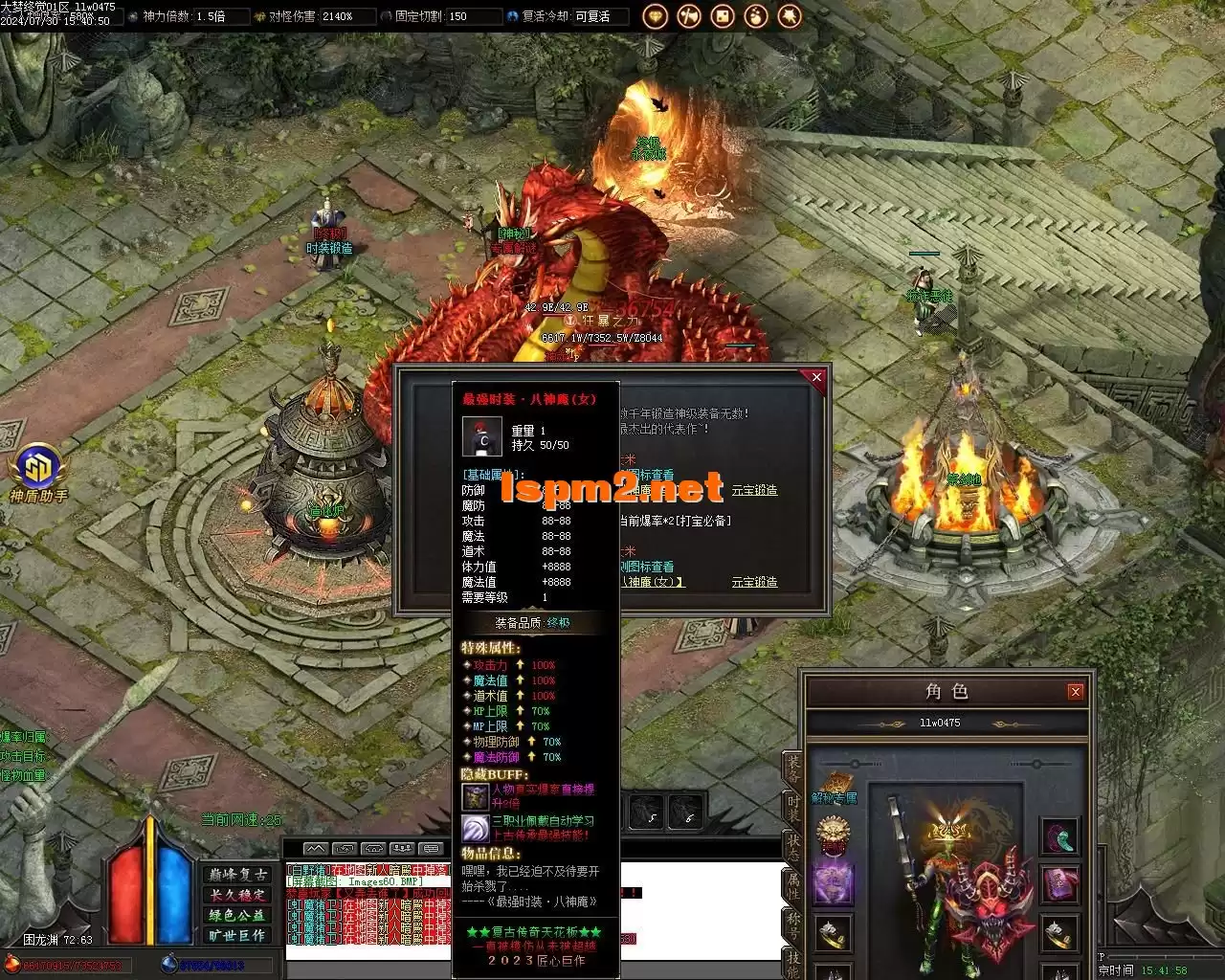This screenshot has width=1225, height=980.
Task: Choose the lower 元宝锻造 forging link
Action: pos(754,582)
